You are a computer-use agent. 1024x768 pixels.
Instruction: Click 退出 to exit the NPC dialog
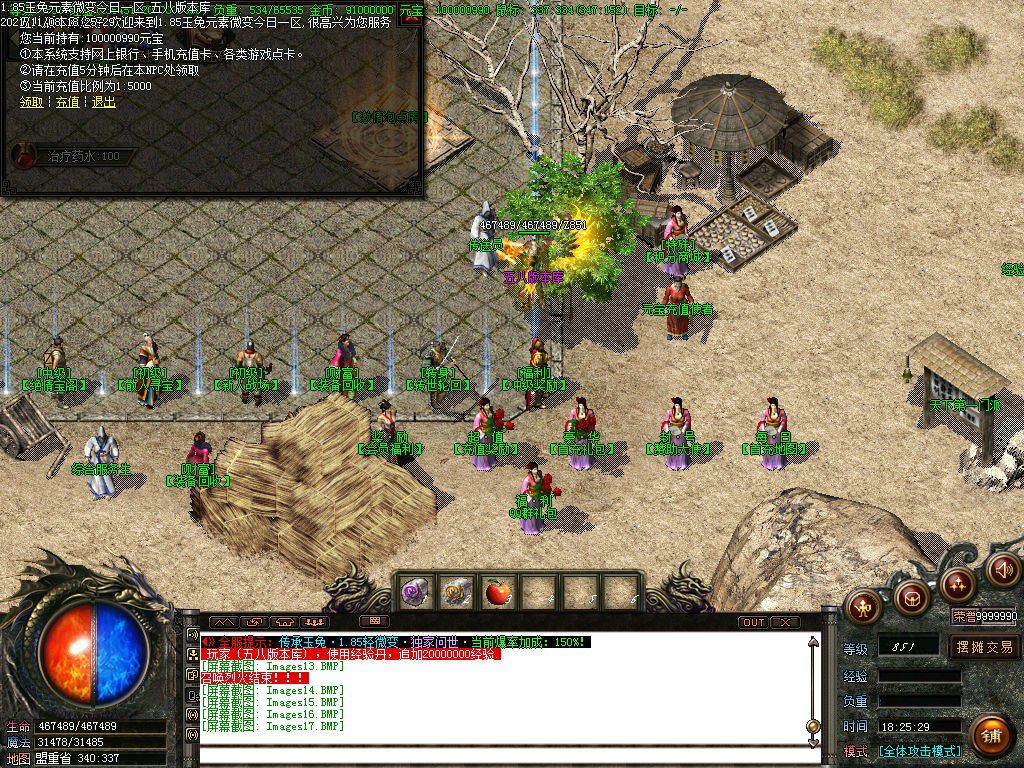coord(103,102)
